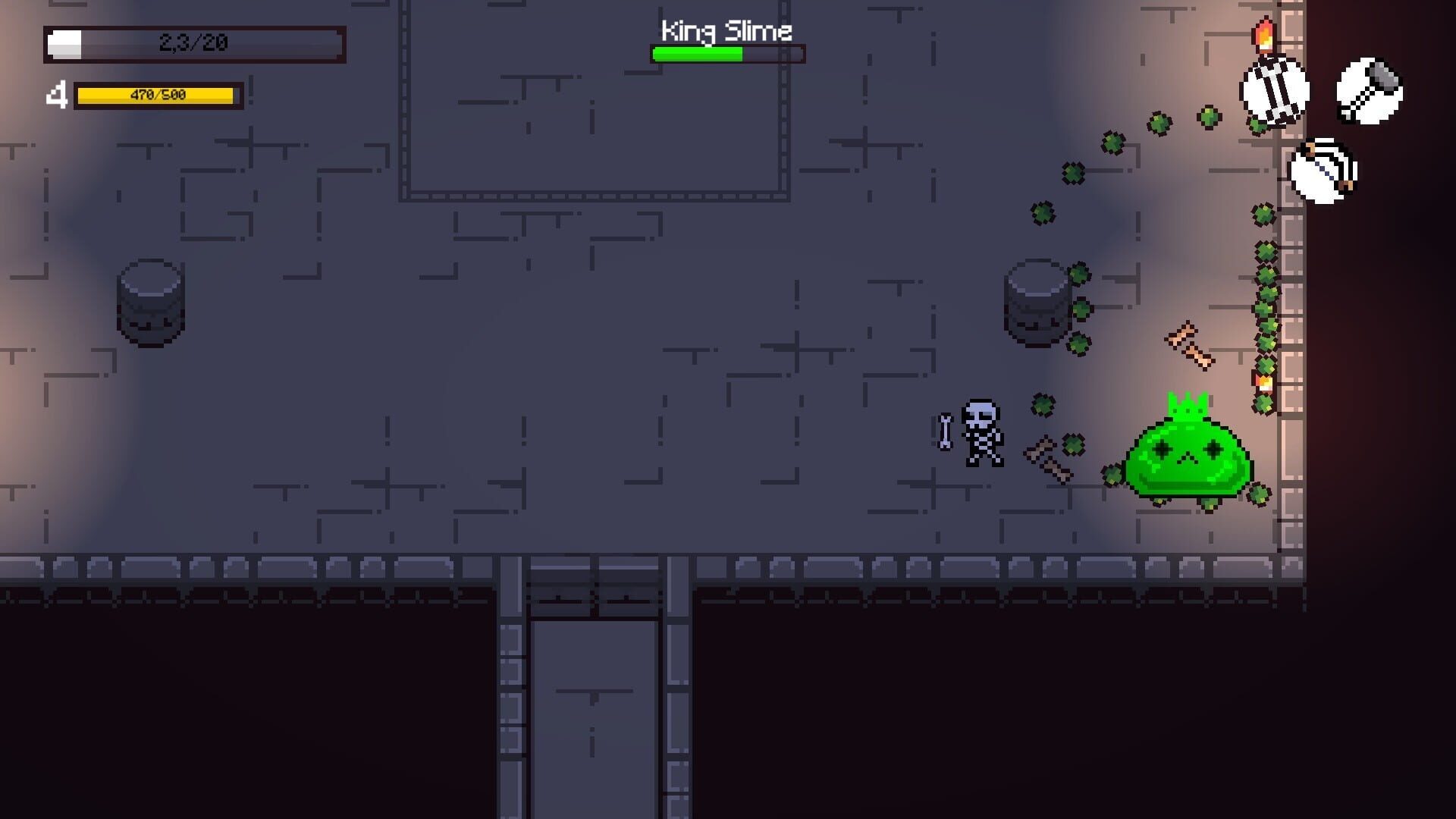Click the yellow XP bar showing 470/500
The image size is (1456, 819).
157,95
